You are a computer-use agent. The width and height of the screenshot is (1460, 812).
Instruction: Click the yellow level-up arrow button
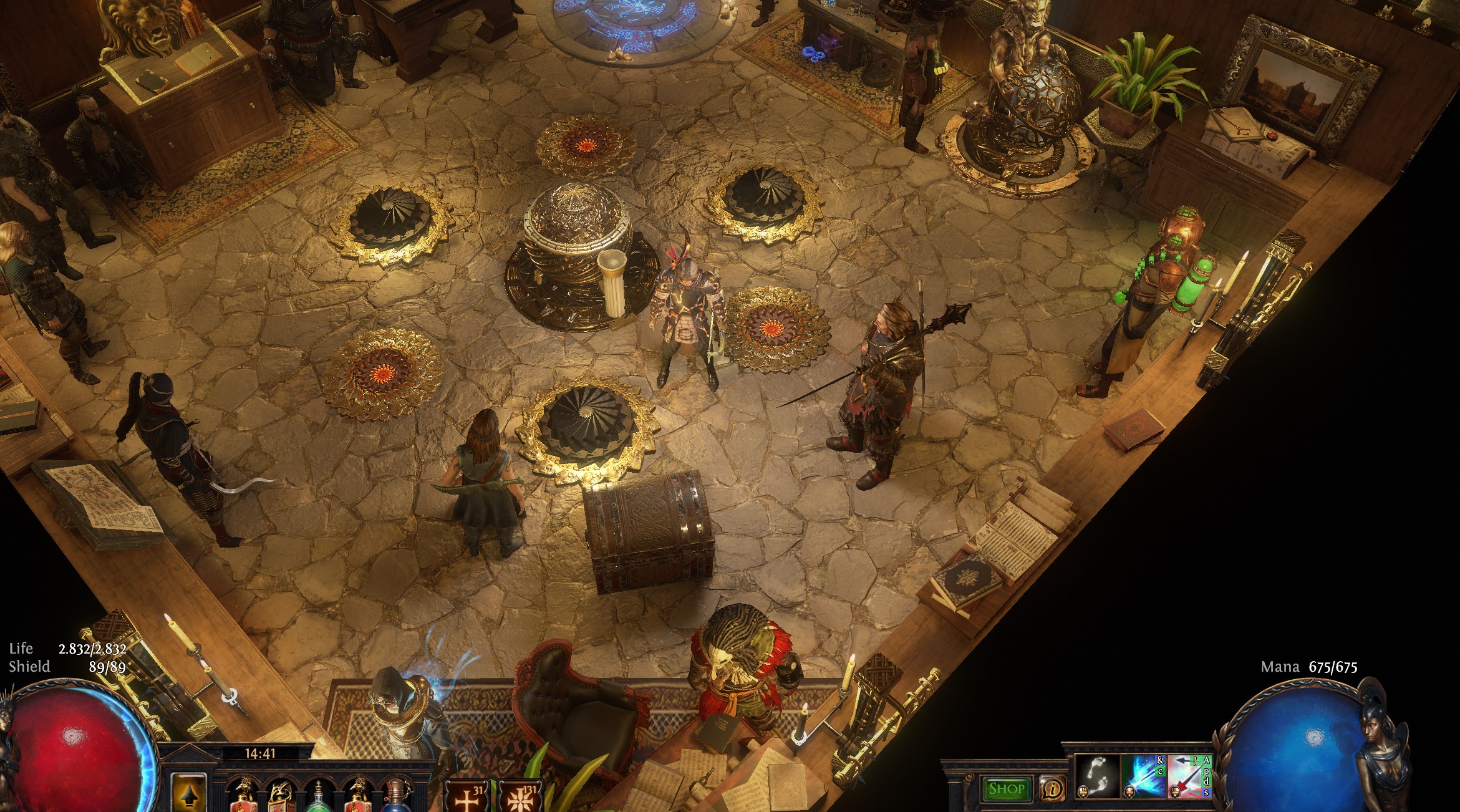[188, 793]
